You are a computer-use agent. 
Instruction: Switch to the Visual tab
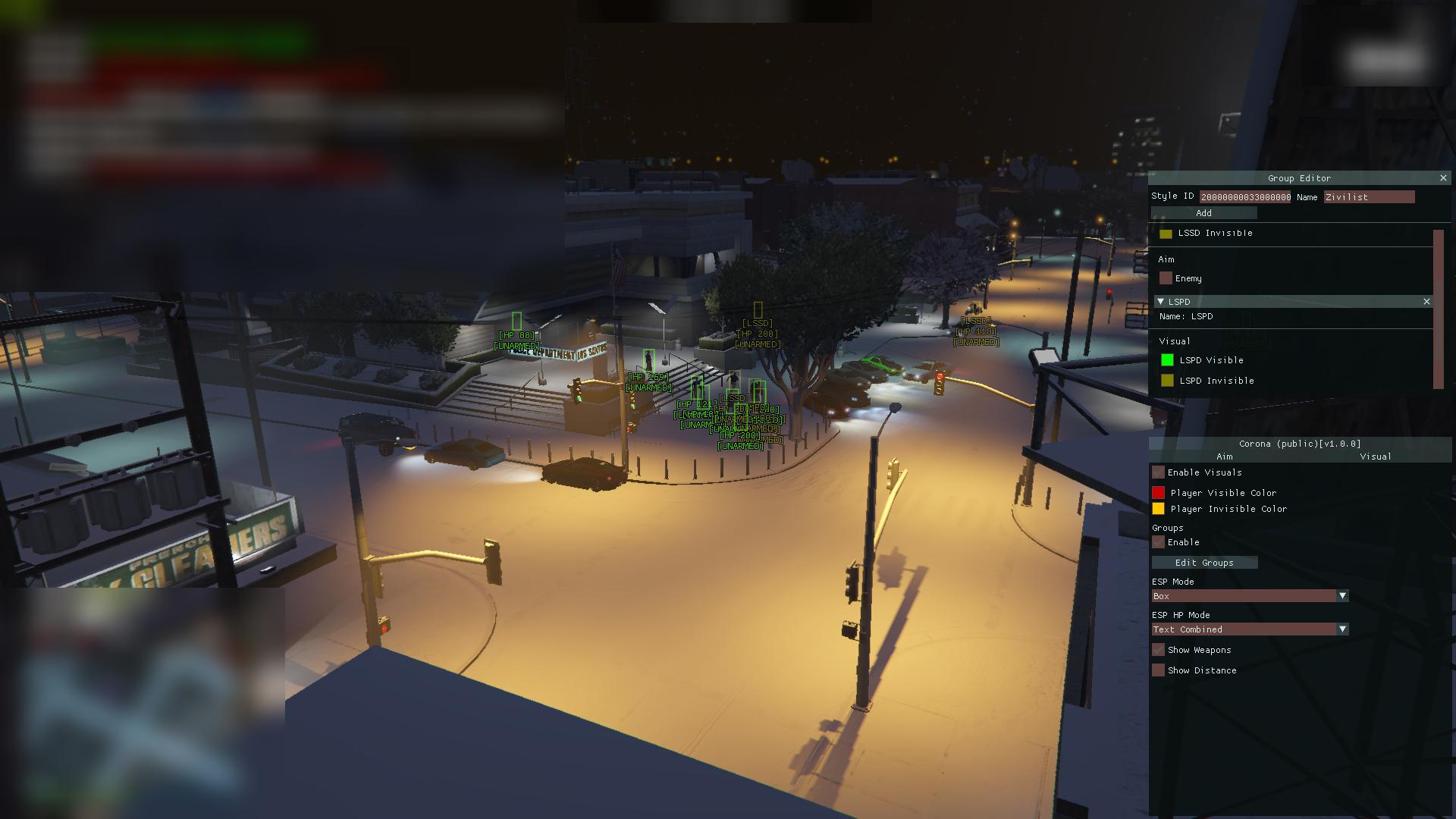click(x=1375, y=457)
